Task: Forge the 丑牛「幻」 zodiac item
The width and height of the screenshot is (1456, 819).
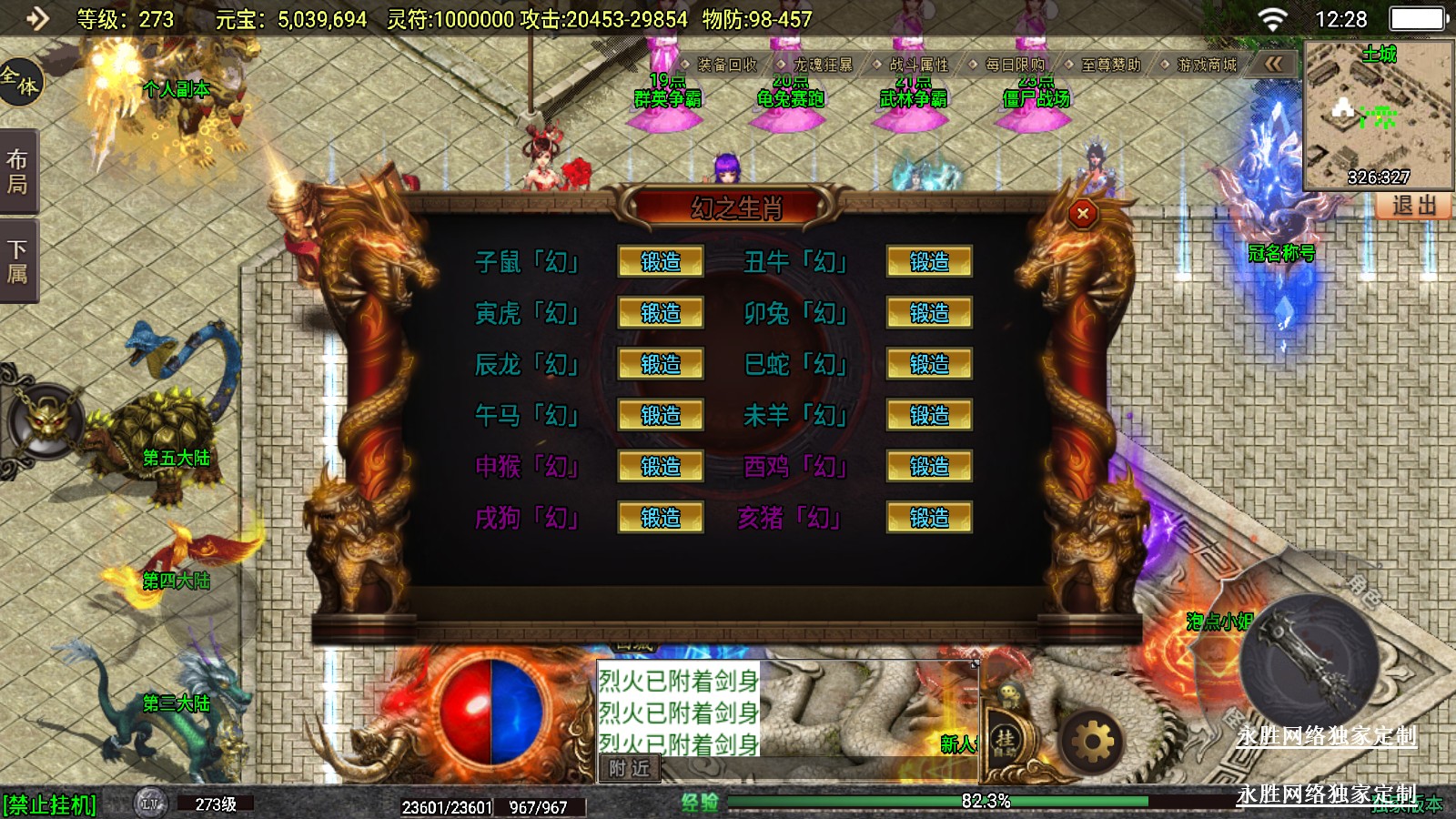Action: click(x=929, y=262)
